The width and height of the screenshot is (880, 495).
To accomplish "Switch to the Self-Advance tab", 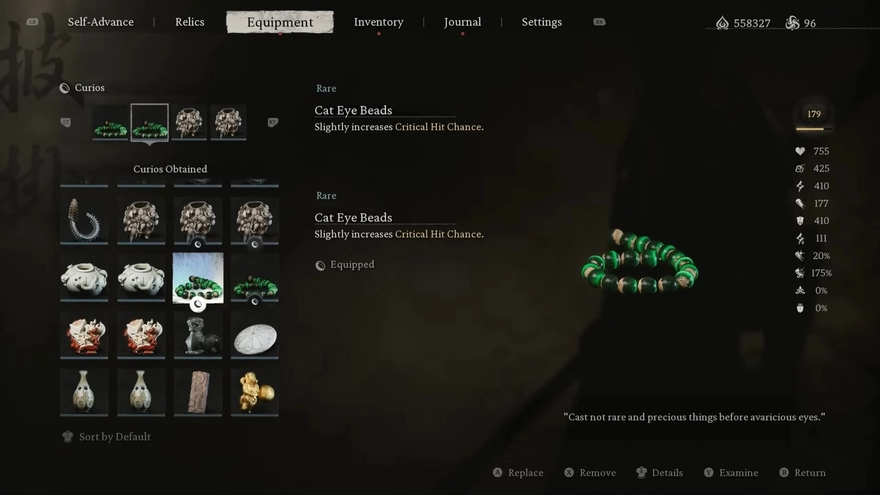I will pyautogui.click(x=100, y=22).
